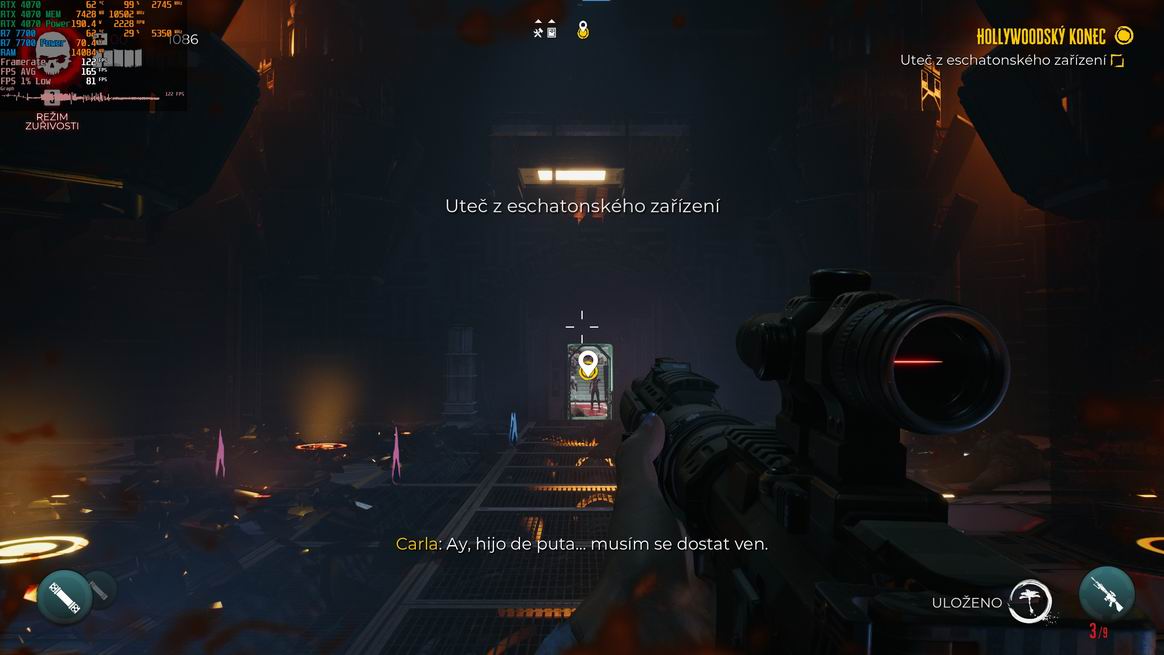The width and height of the screenshot is (1164, 655).
Task: Select the yellow objective marker on compass
Action: (583, 31)
